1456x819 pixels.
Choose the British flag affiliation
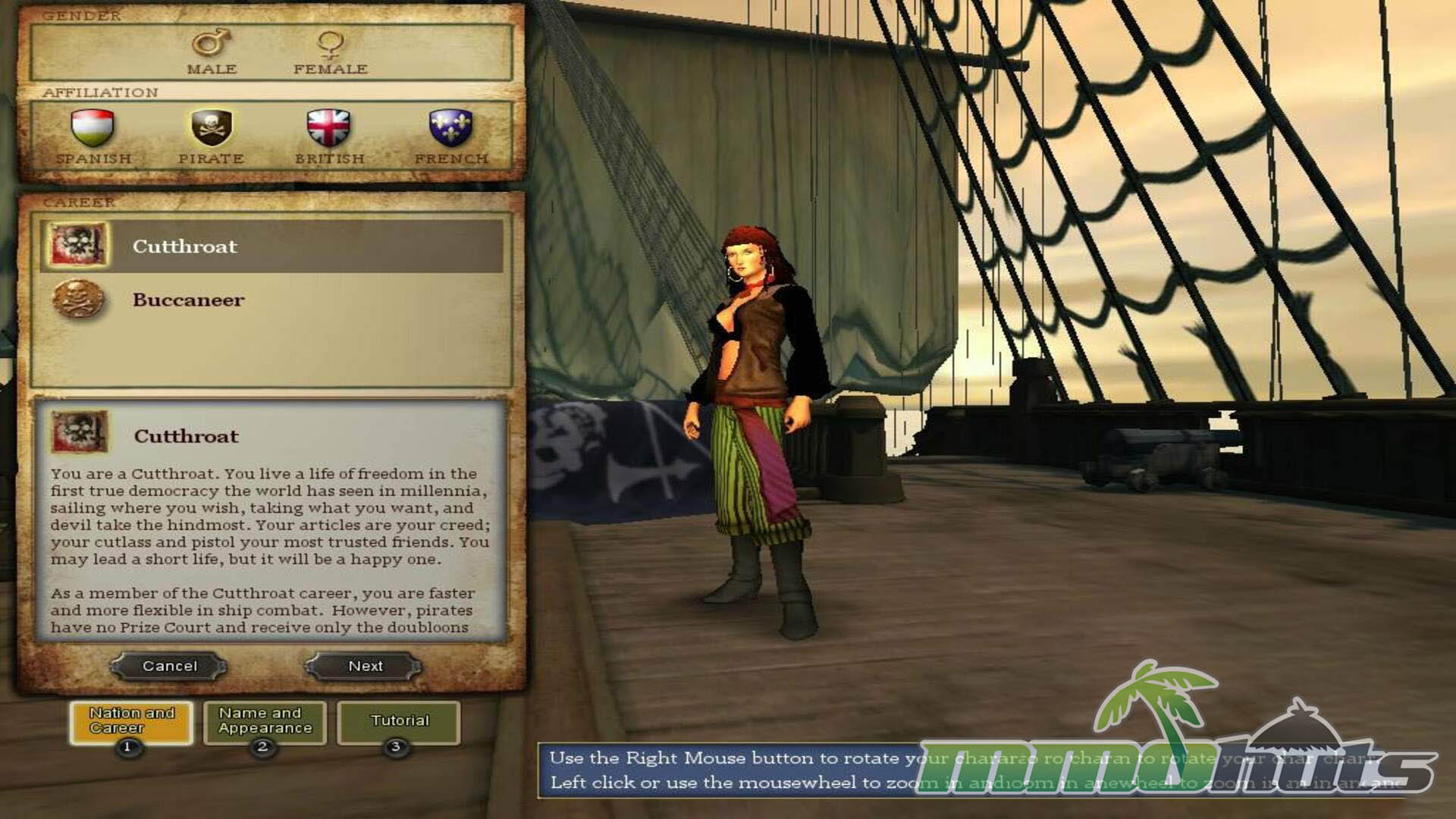pos(329,136)
